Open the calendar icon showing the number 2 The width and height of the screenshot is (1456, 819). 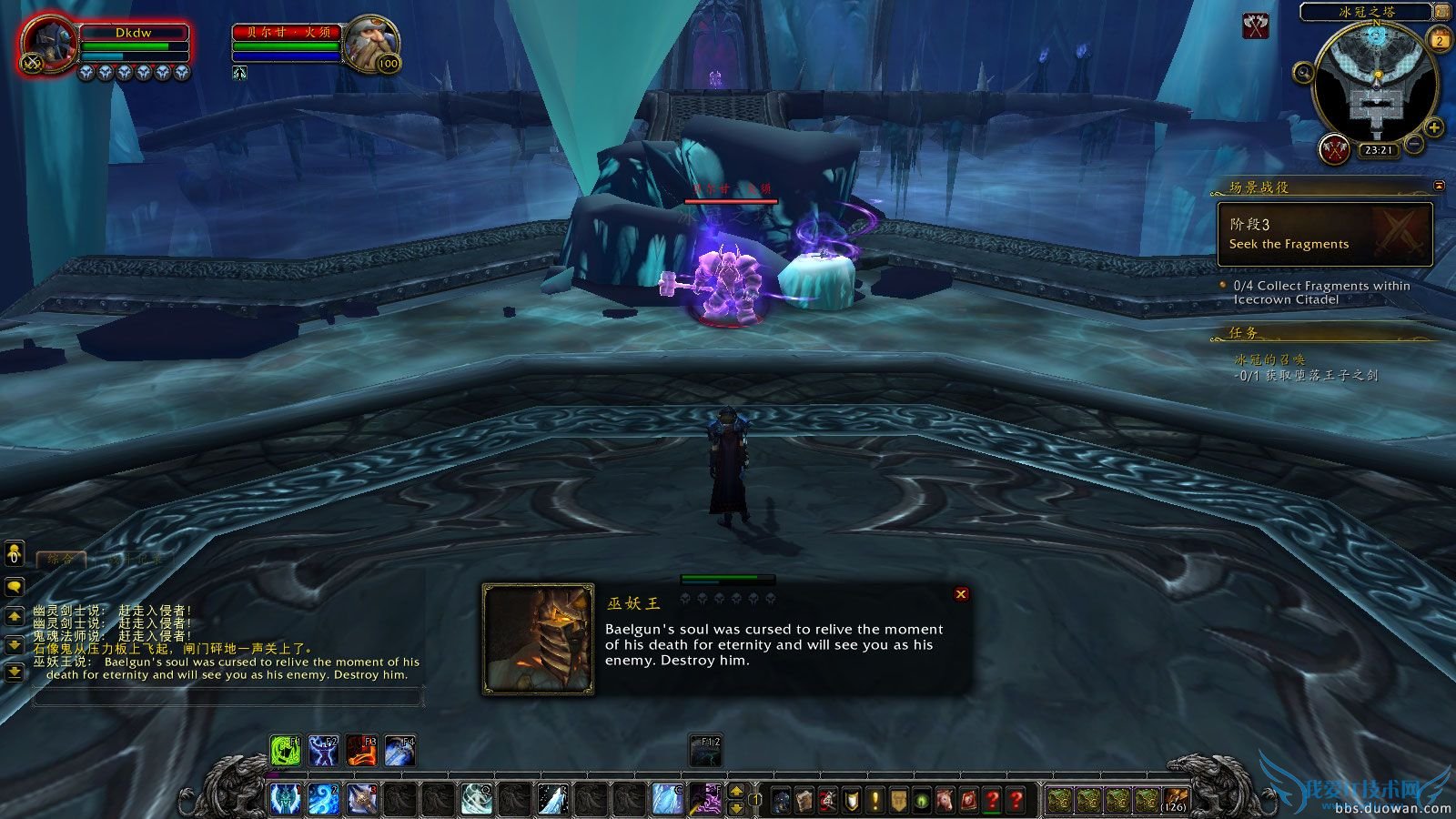(x=1440, y=40)
